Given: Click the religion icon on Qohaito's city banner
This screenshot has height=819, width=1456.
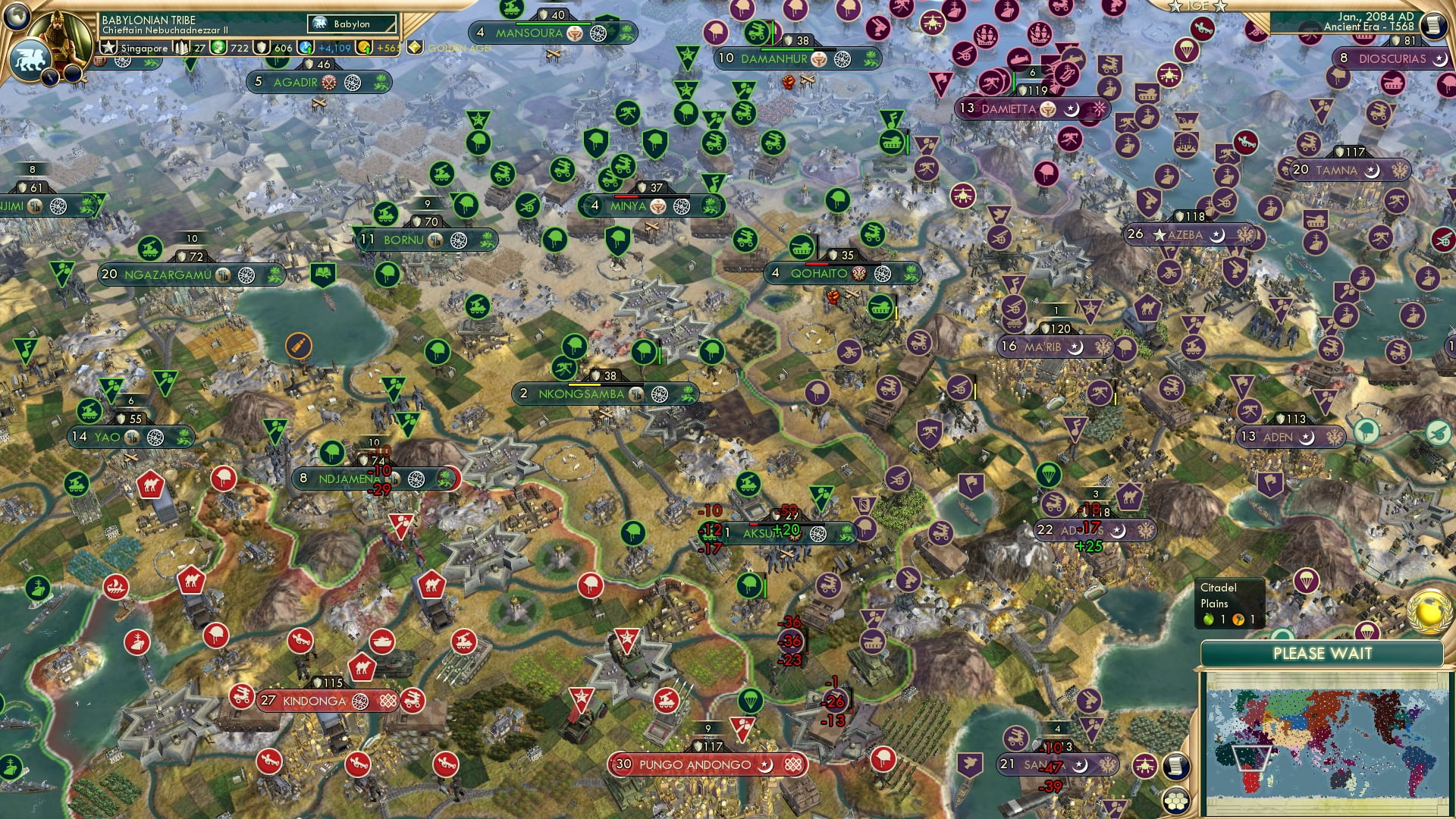Looking at the screenshot, I should pos(858,275).
